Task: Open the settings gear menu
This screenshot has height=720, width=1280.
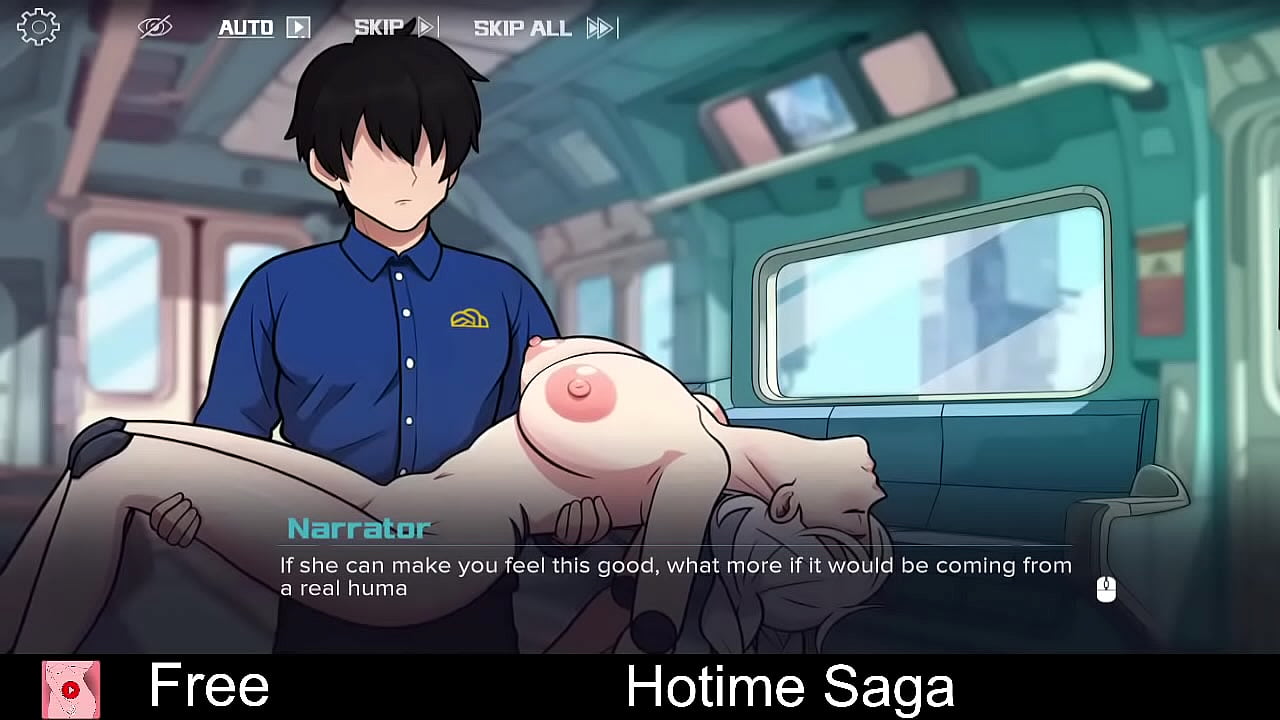Action: point(38,26)
